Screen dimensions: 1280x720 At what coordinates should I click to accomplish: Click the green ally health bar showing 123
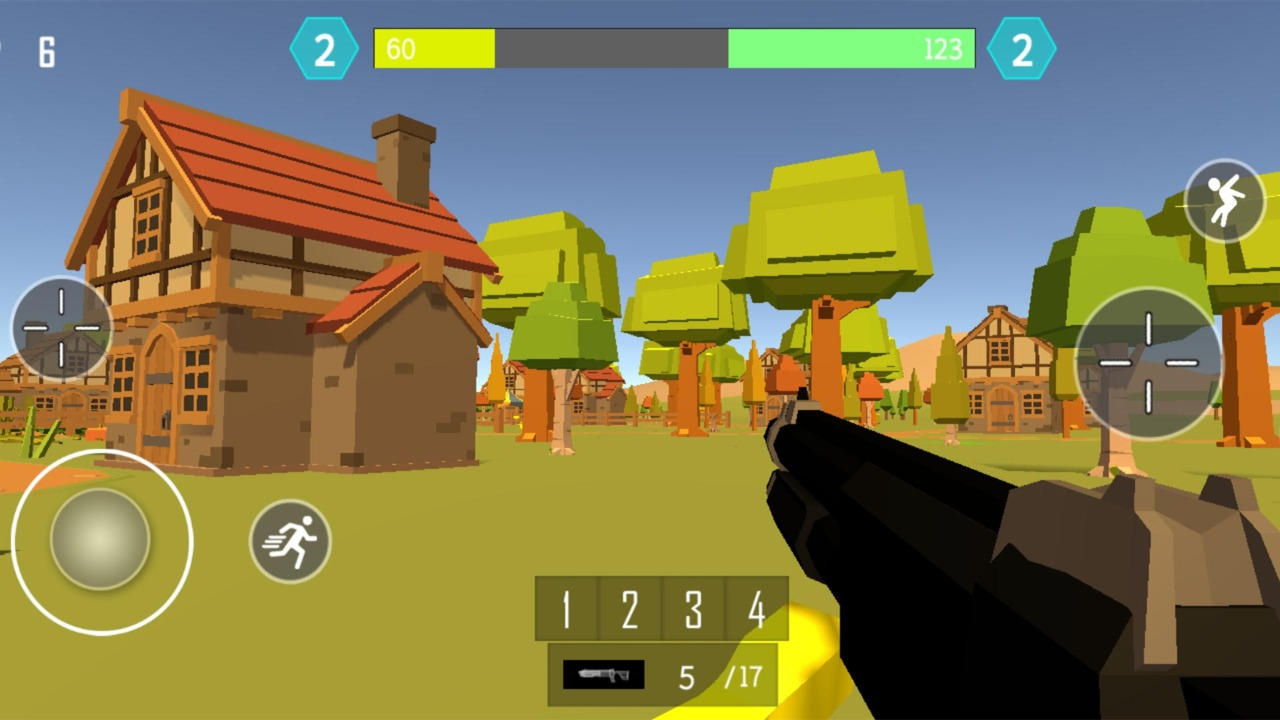pyautogui.click(x=850, y=48)
